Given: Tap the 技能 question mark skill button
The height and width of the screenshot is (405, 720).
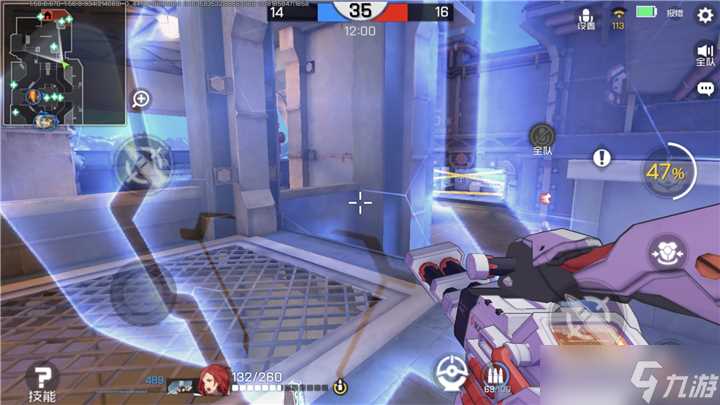Looking at the screenshot, I should click(x=43, y=381).
